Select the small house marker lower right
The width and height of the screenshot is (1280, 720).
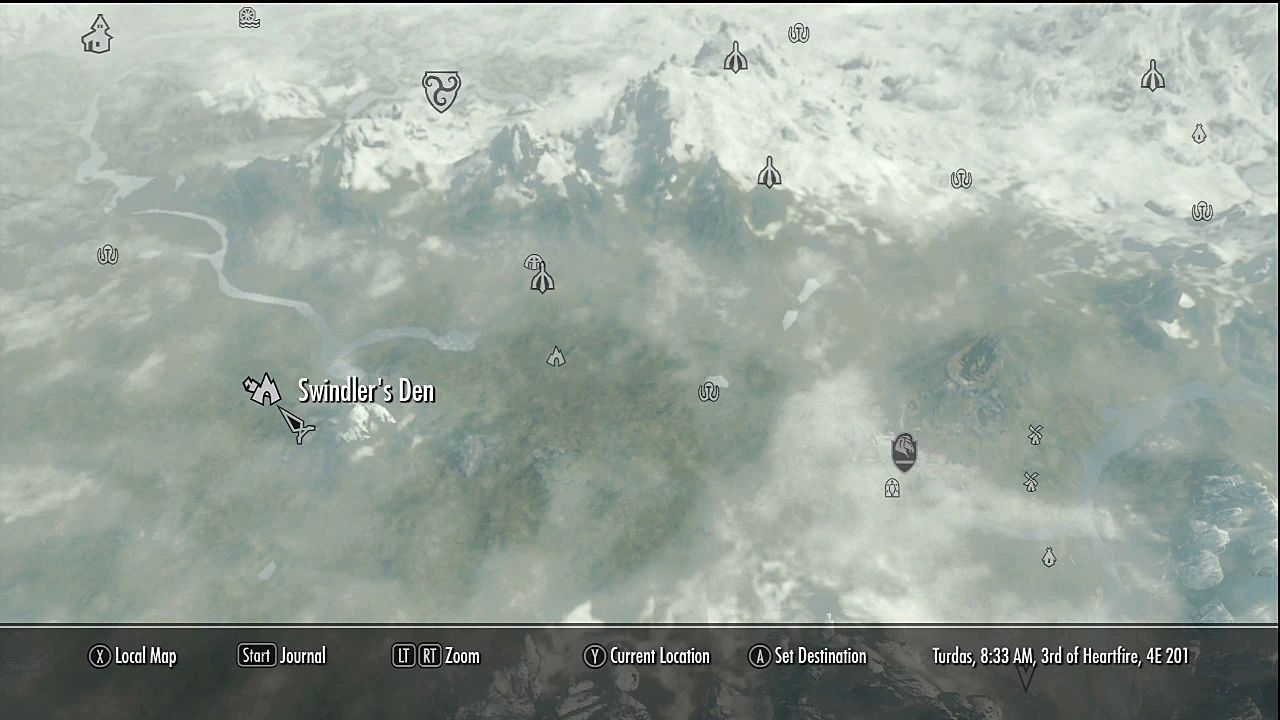[1049, 557]
